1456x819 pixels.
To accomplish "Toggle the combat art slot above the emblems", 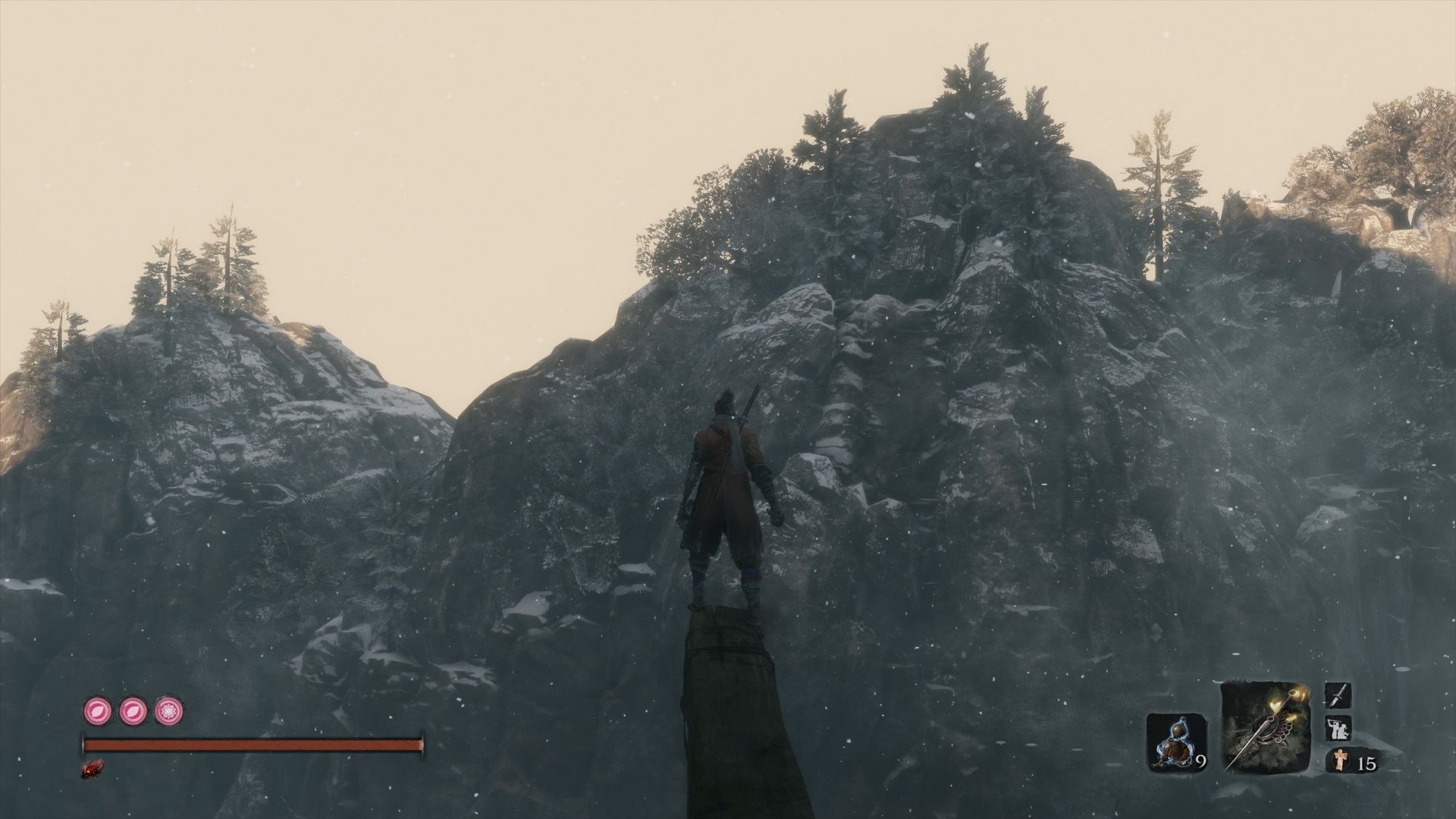I will (x=1339, y=727).
